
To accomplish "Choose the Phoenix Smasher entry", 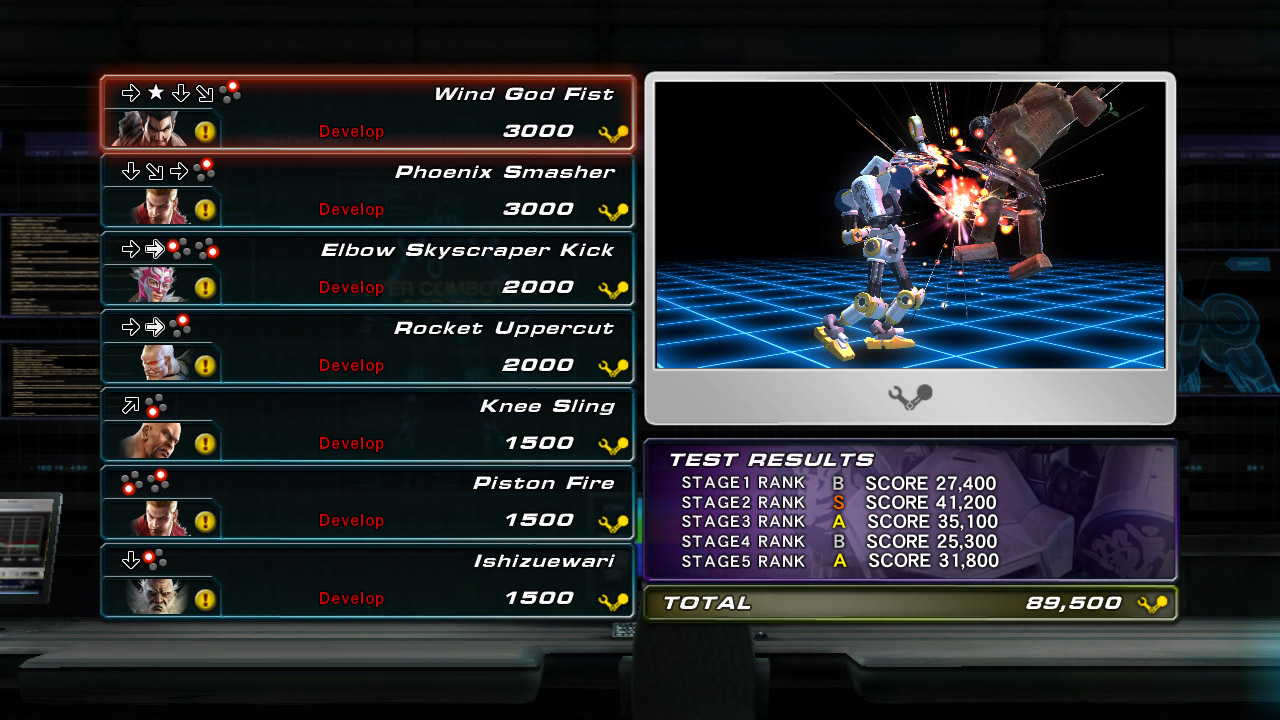I will click(x=504, y=172).
